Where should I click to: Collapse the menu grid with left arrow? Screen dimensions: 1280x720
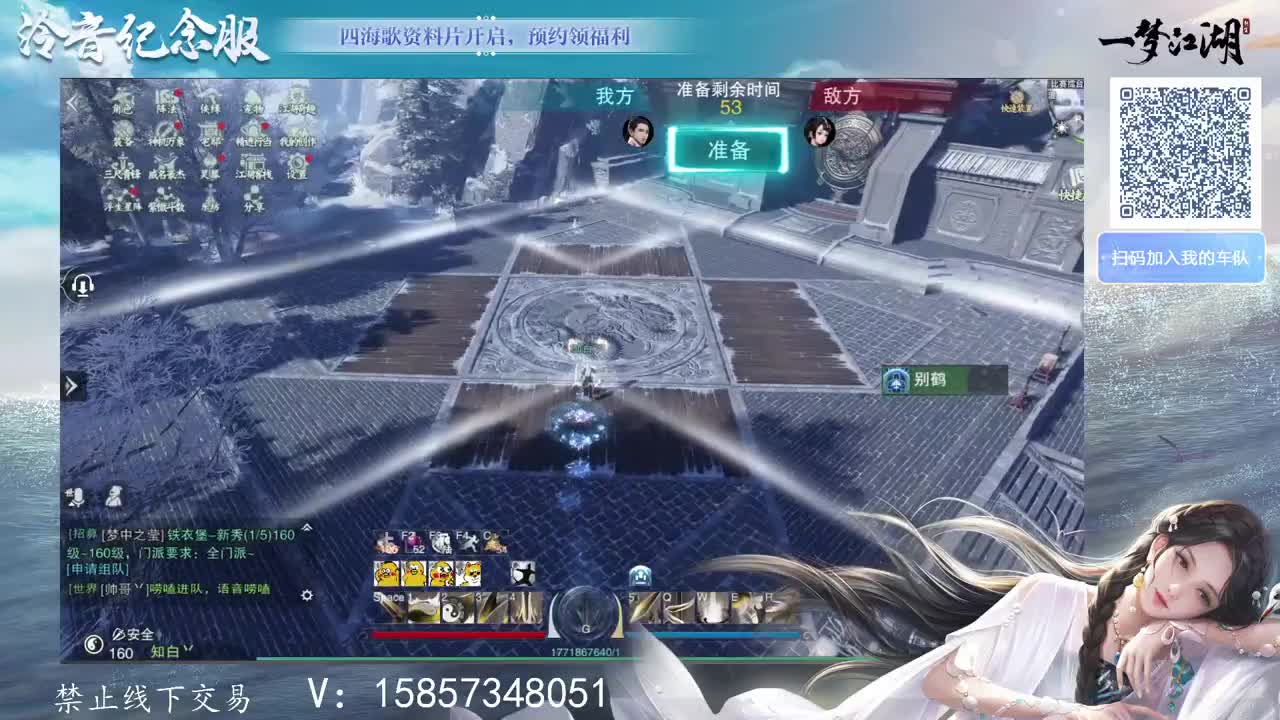point(72,102)
